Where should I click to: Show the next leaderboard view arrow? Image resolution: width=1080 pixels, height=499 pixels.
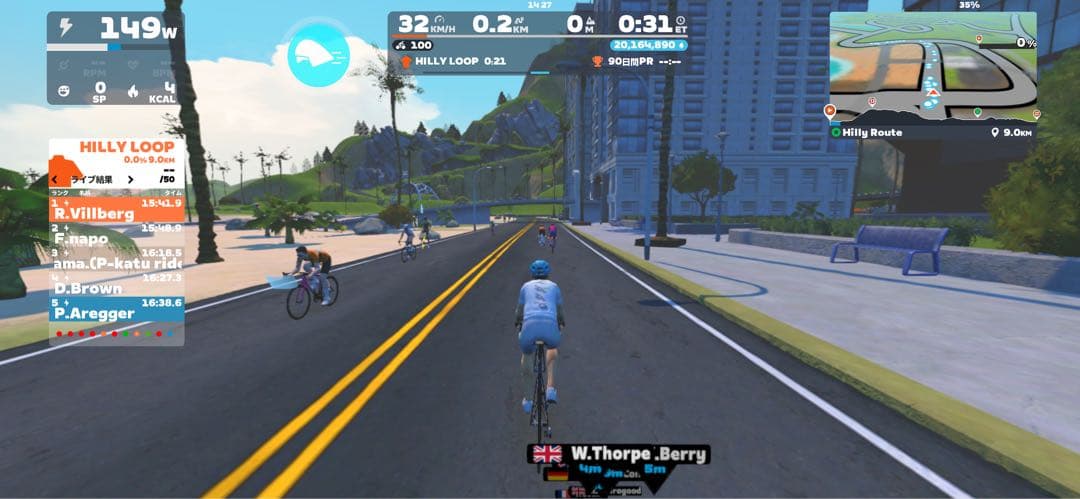(129, 179)
